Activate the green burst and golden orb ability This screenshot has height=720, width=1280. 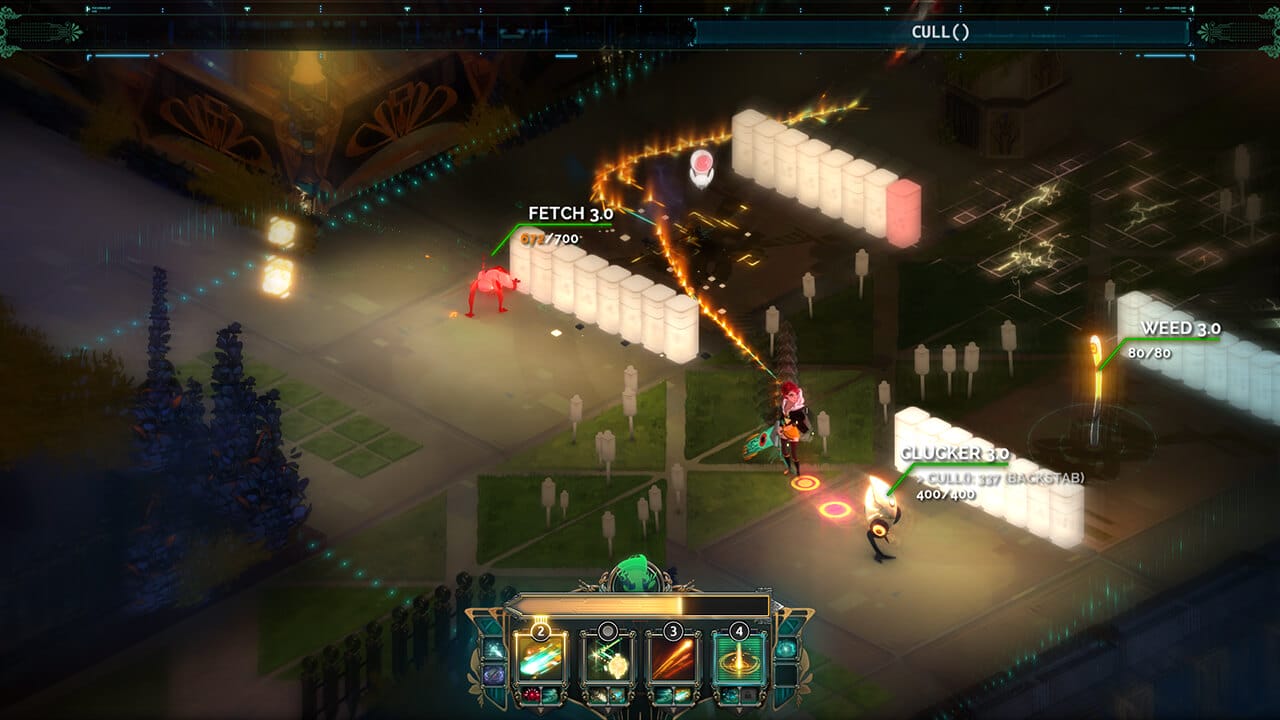pyautogui.click(x=606, y=656)
